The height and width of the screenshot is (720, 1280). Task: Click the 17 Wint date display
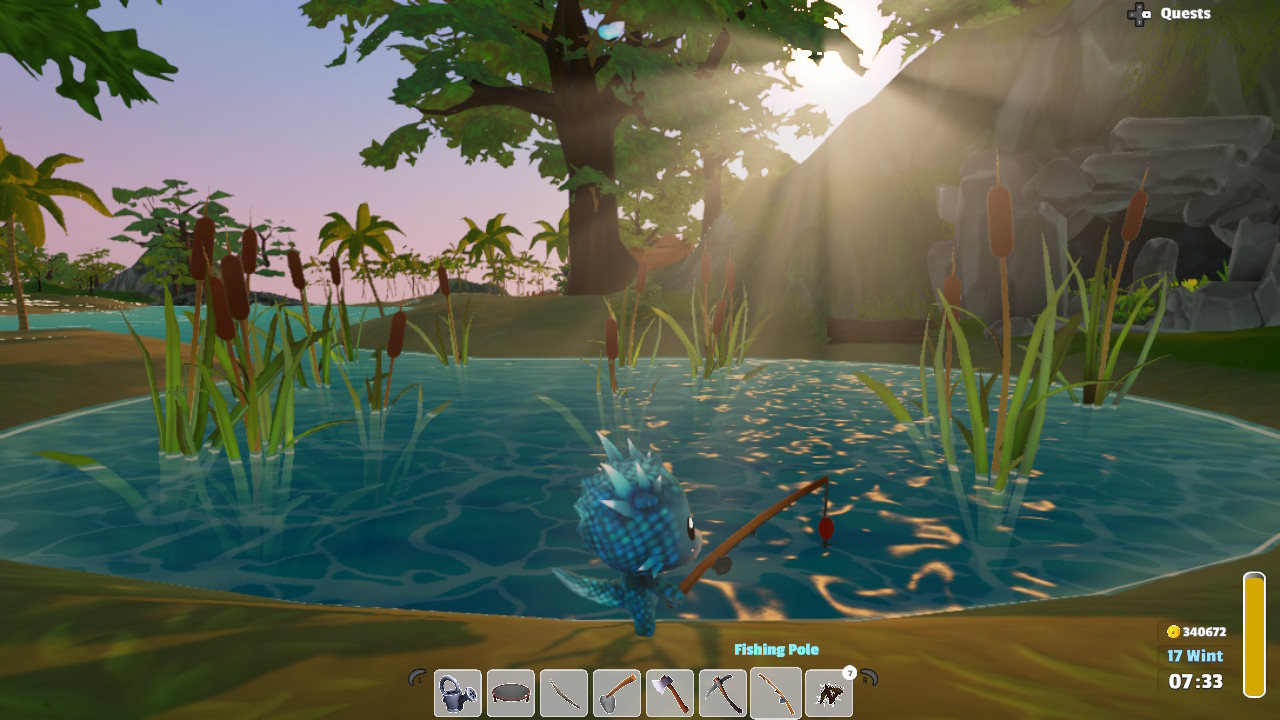tap(1197, 656)
